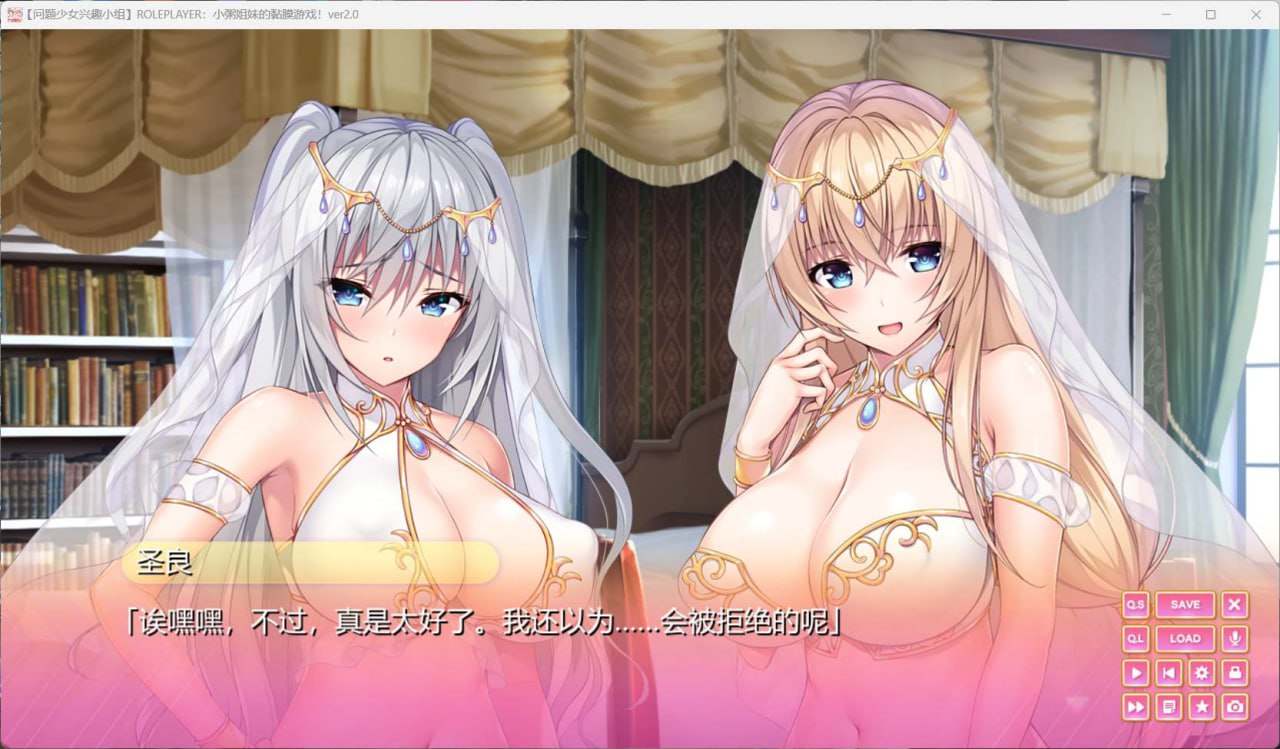Replay voice with the microphone icon
This screenshot has width=1280, height=749.
(1235, 638)
